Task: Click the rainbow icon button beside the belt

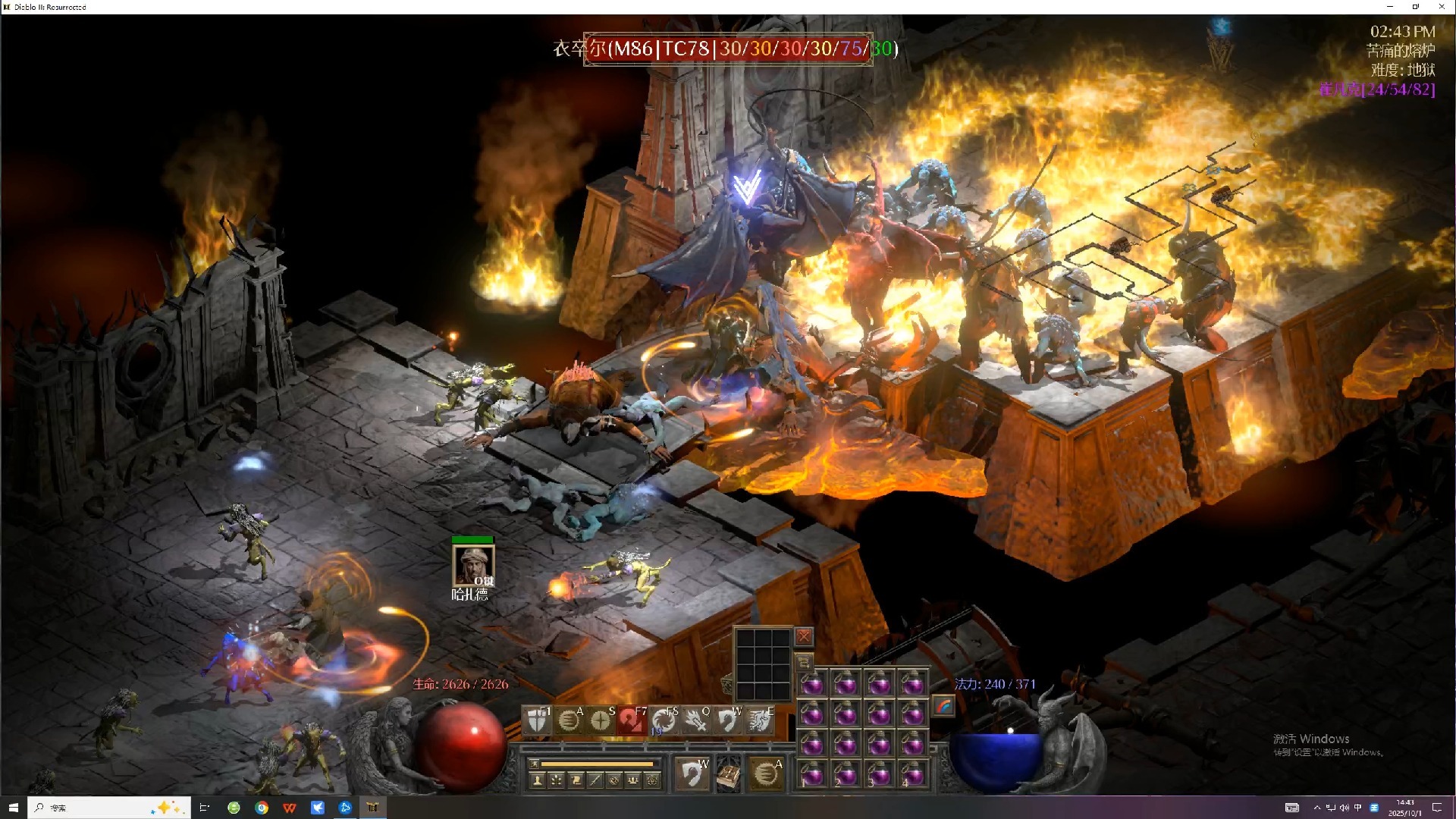Action: (943, 706)
